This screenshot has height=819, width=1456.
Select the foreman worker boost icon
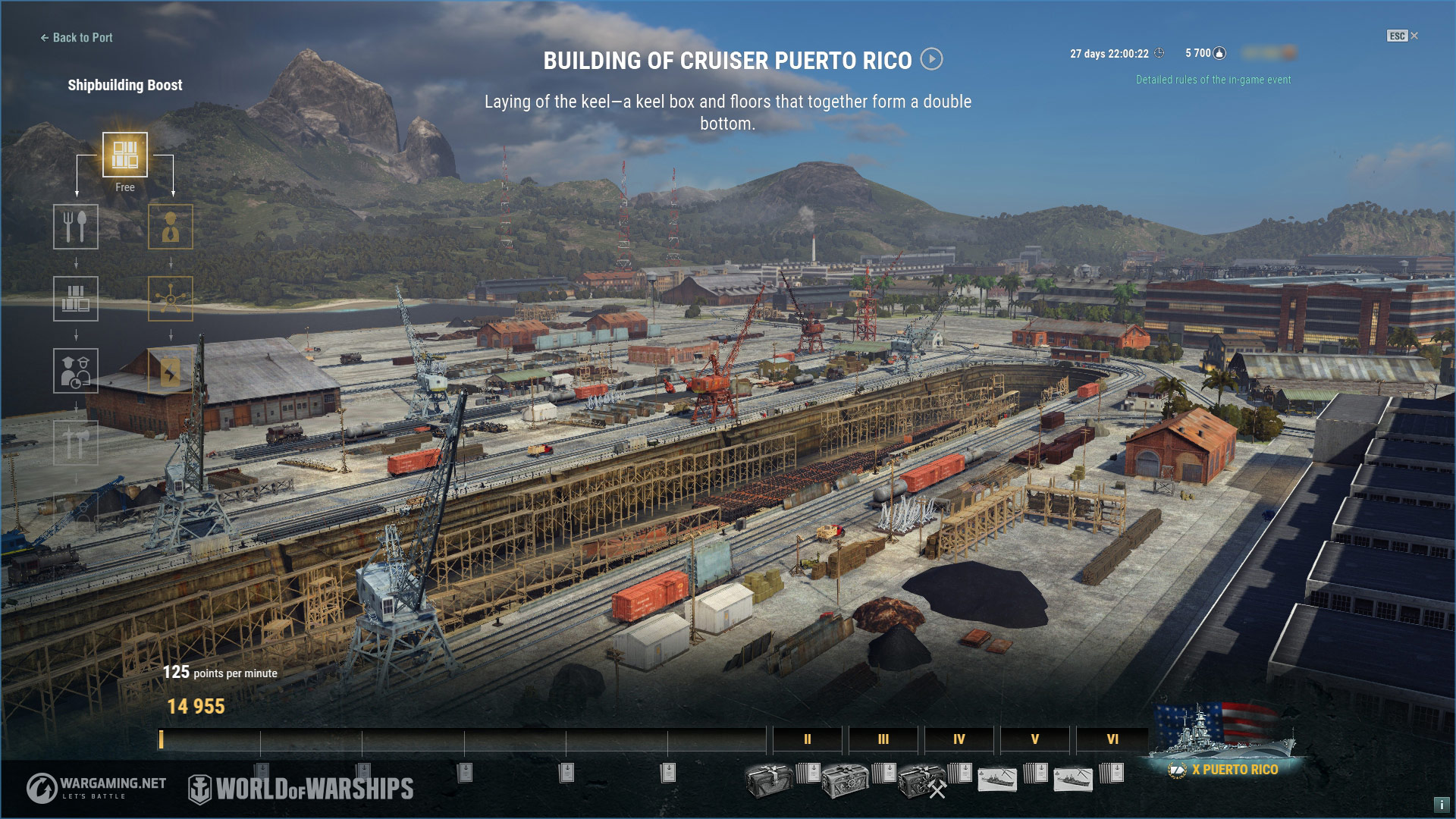(170, 226)
